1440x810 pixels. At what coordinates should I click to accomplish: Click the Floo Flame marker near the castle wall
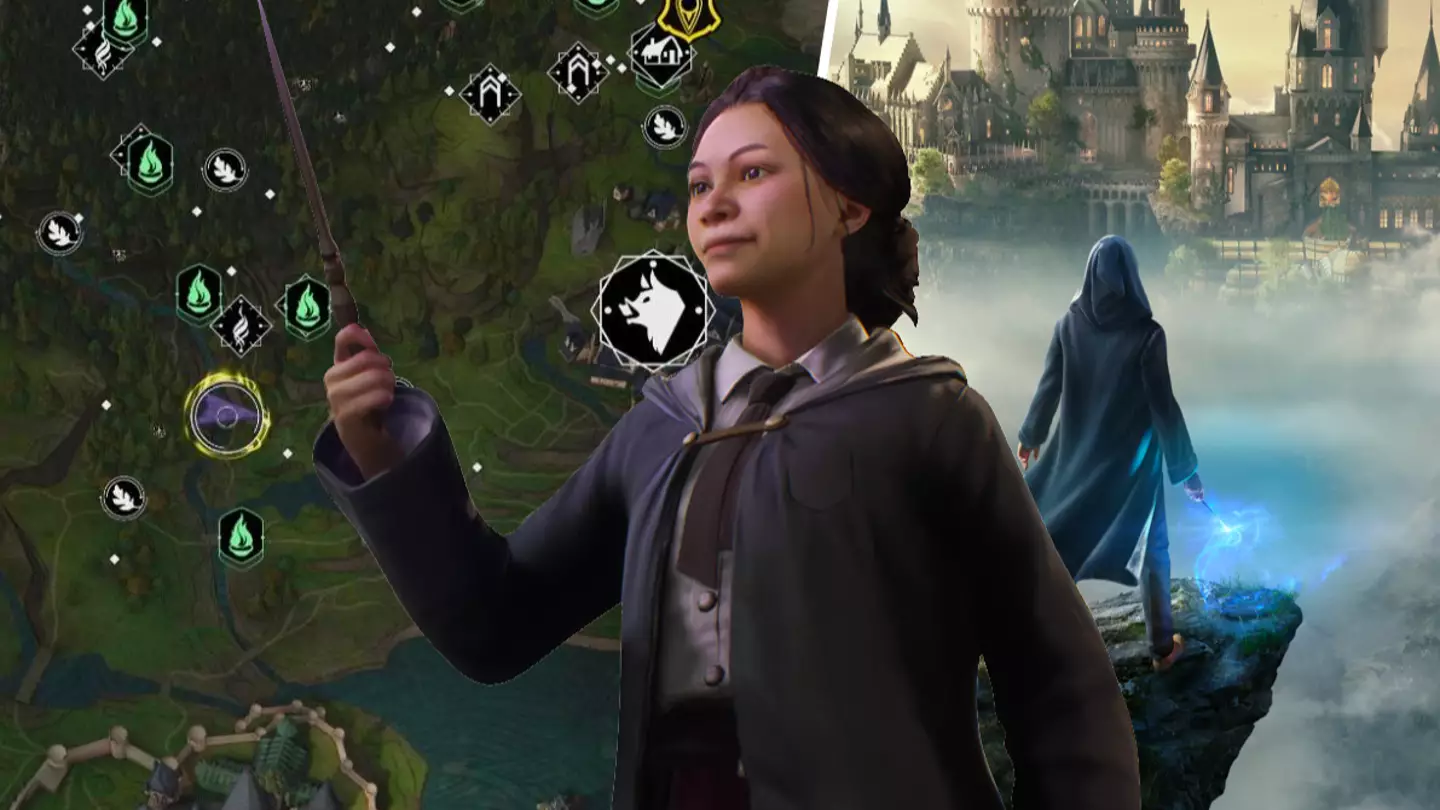pyautogui.click(x=241, y=535)
